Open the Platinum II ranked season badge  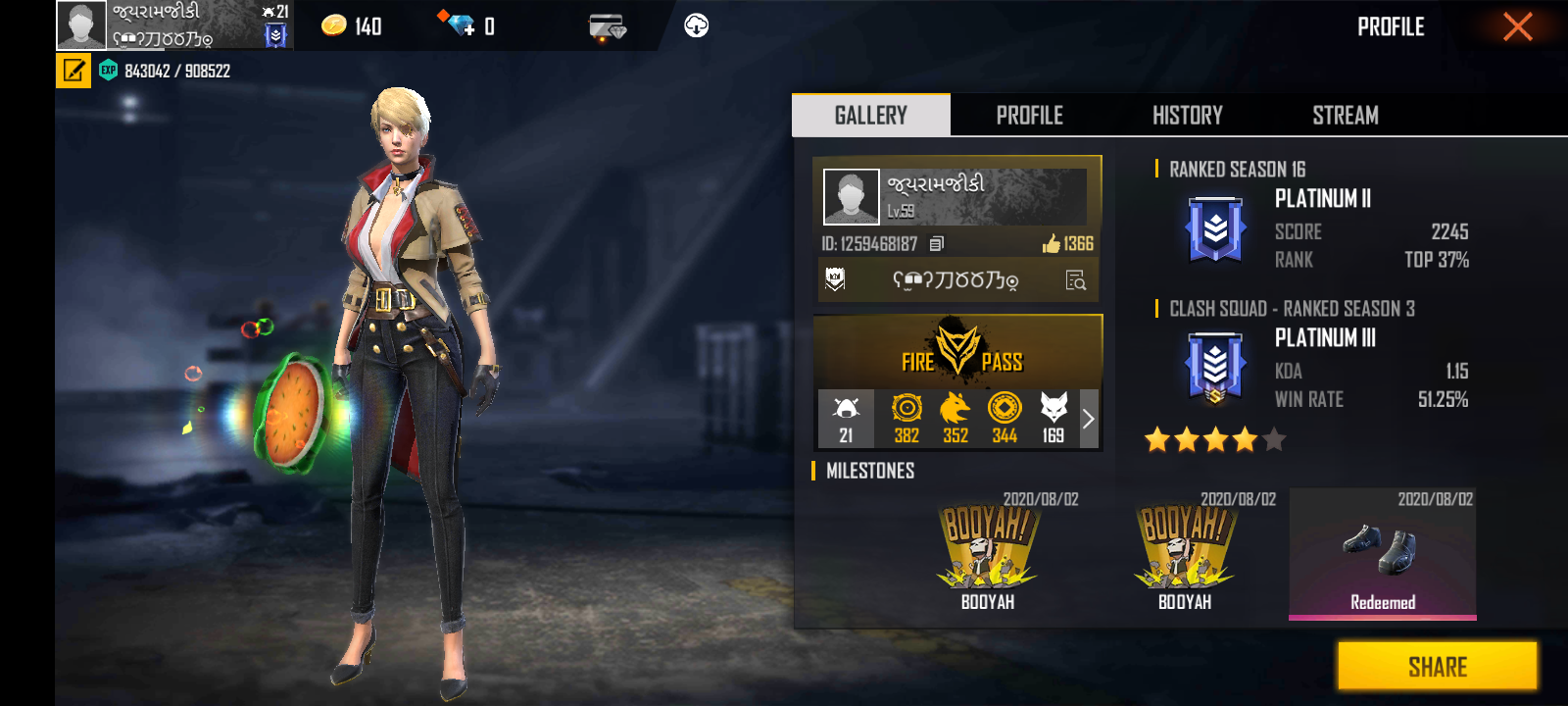click(1215, 230)
